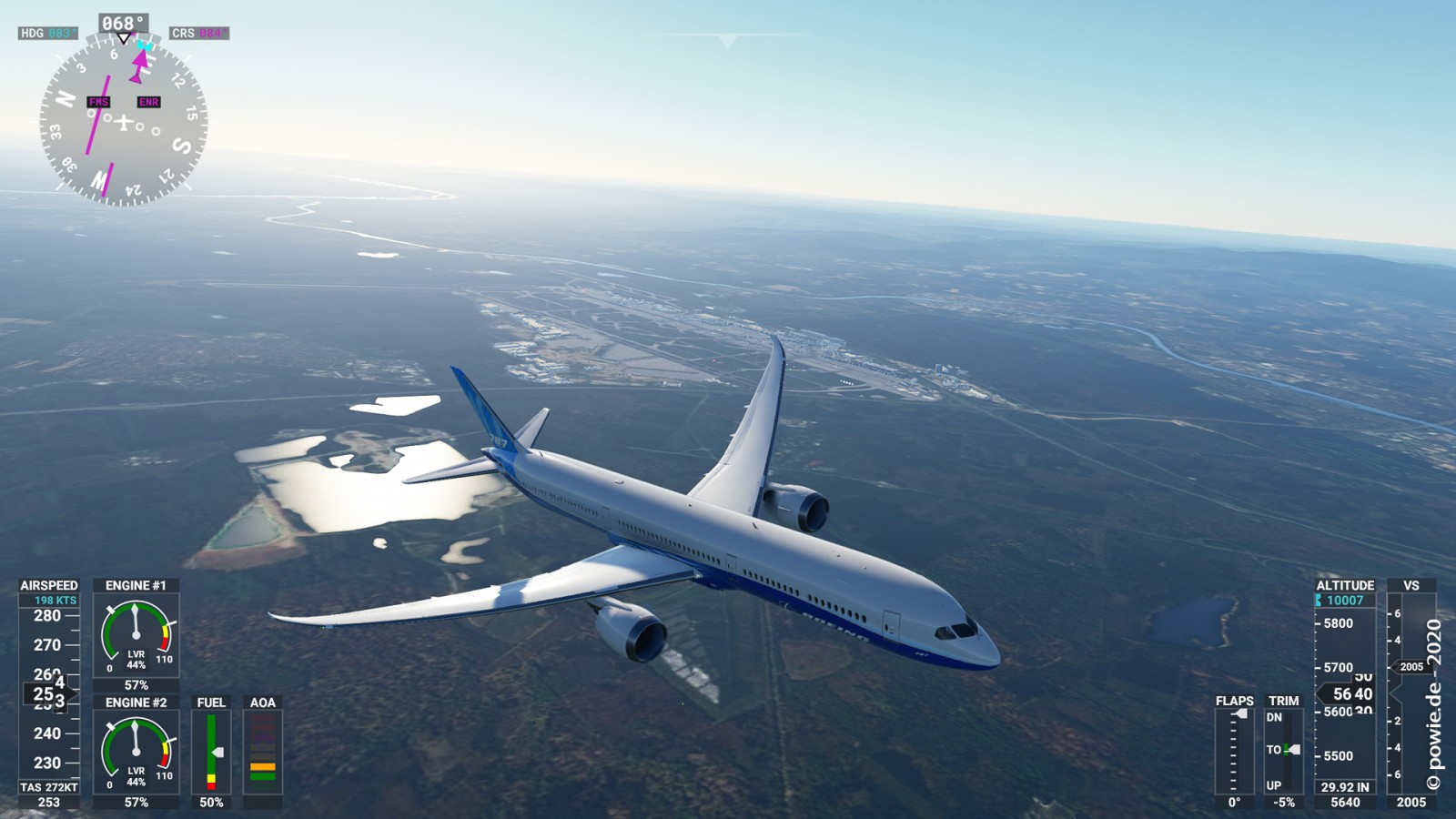Image resolution: width=1456 pixels, height=819 pixels.
Task: Open the top toolbar drop-down handle
Action: click(x=727, y=41)
